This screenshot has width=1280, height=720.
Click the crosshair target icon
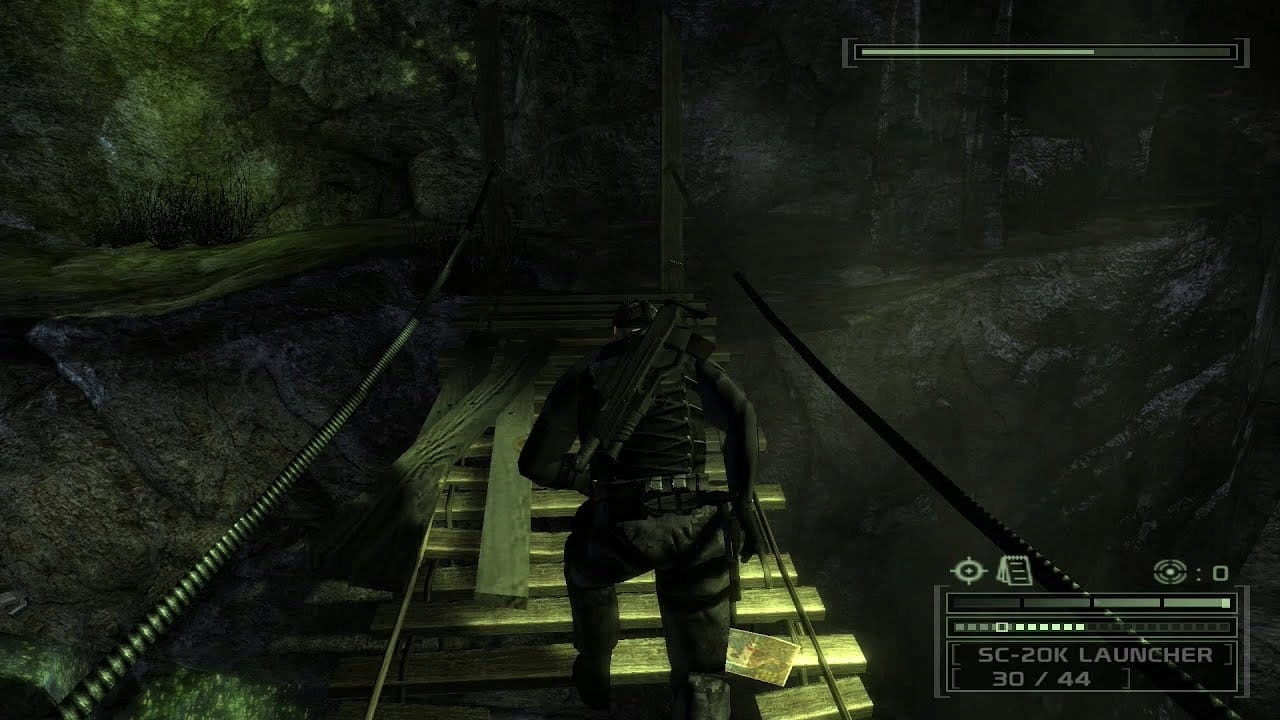coord(967,571)
